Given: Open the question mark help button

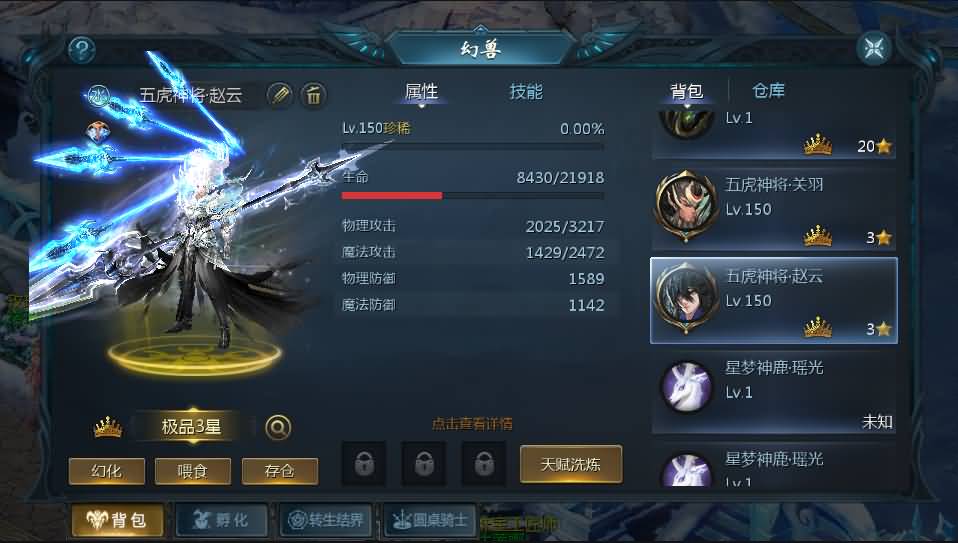Looking at the screenshot, I should (82, 50).
